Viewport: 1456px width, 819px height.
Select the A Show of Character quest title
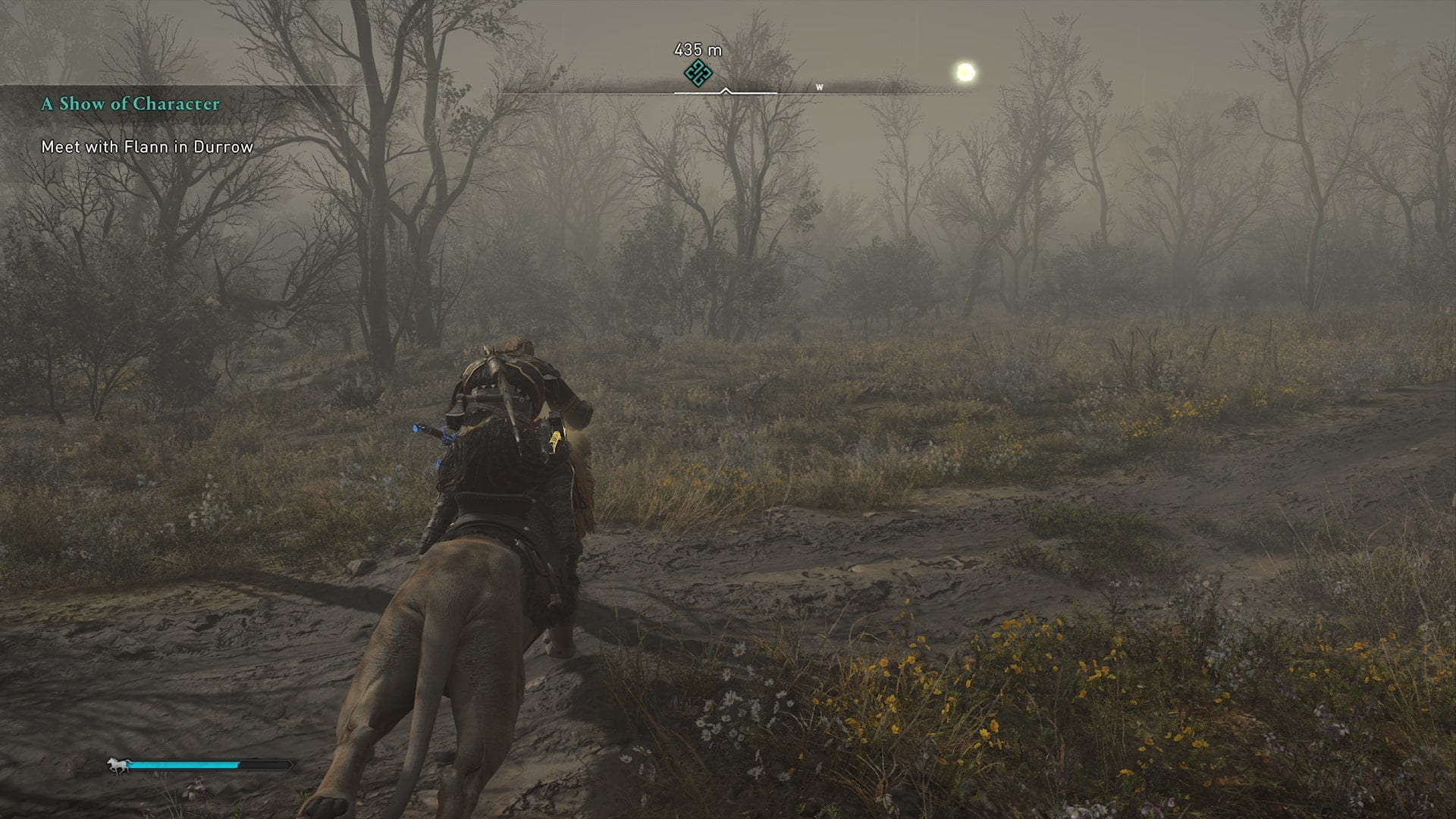tap(130, 104)
